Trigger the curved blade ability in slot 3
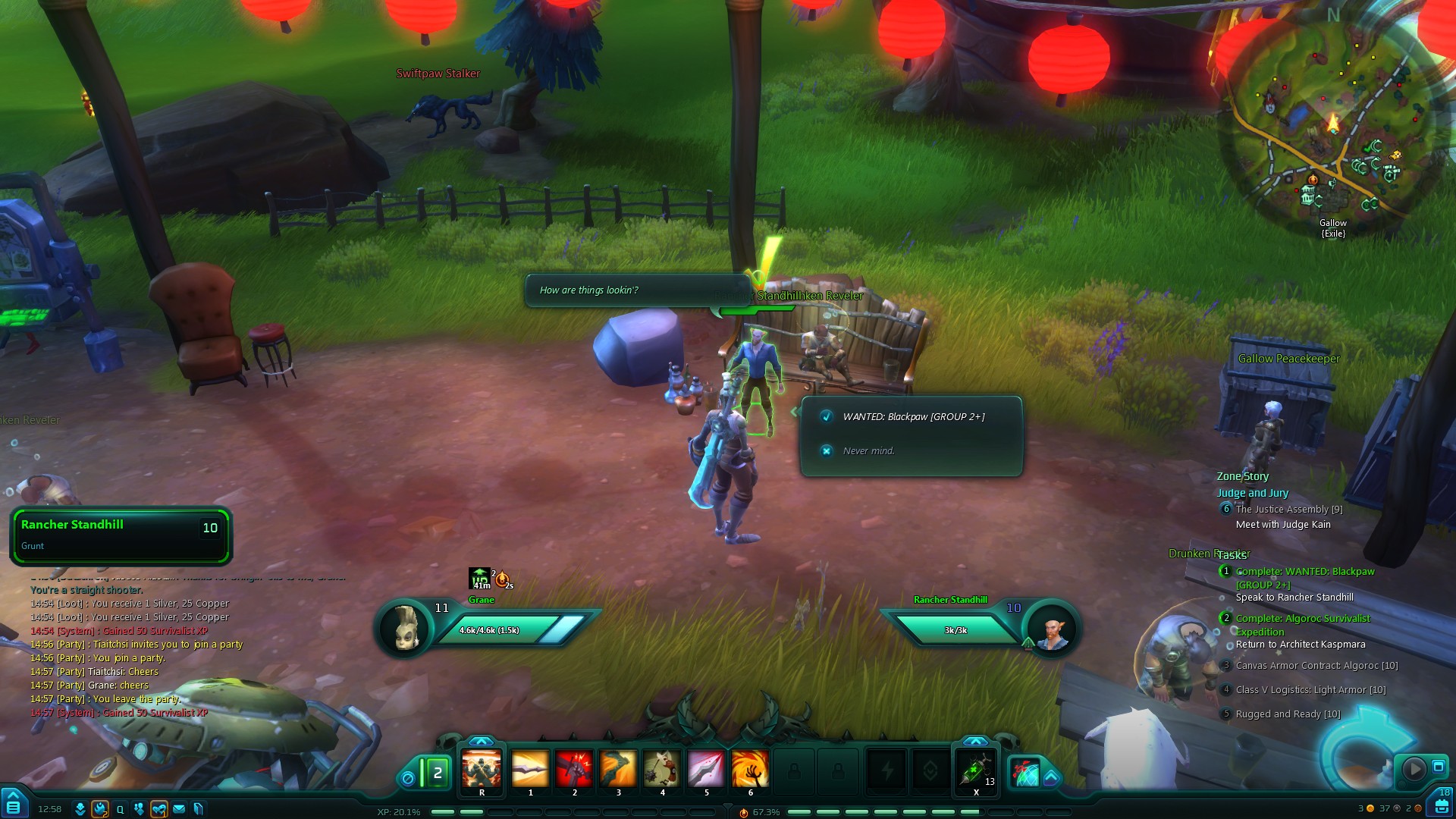The image size is (1456, 819). point(618,770)
